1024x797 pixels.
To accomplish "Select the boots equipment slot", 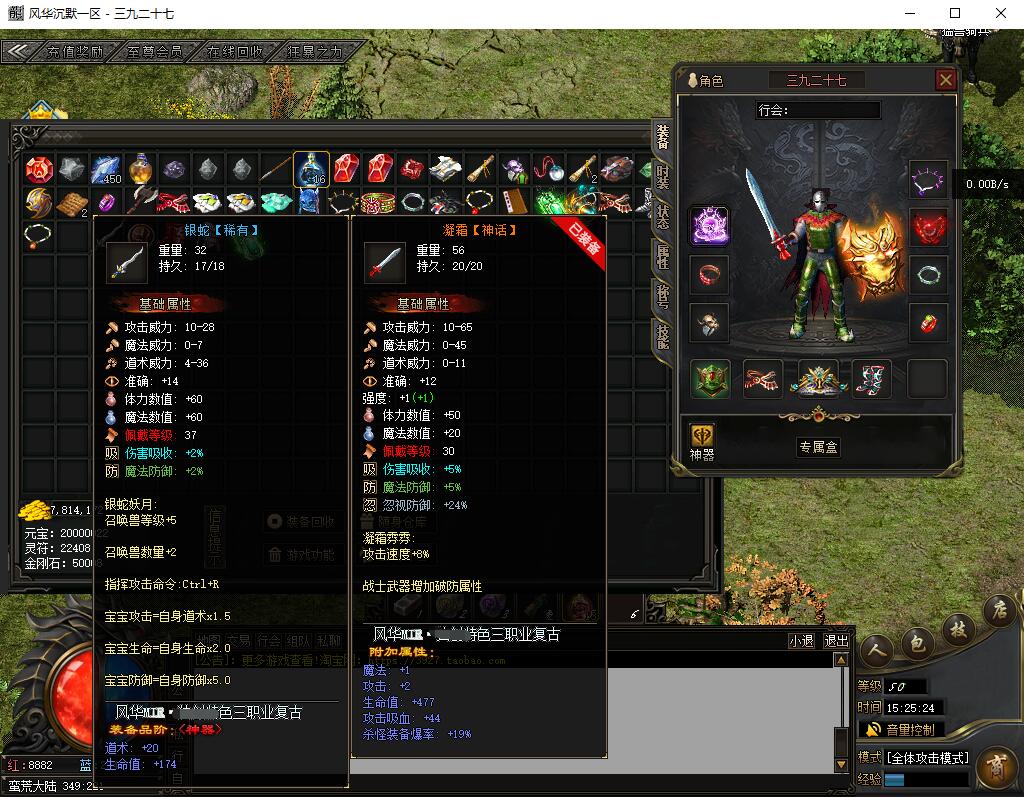I will pos(871,379).
